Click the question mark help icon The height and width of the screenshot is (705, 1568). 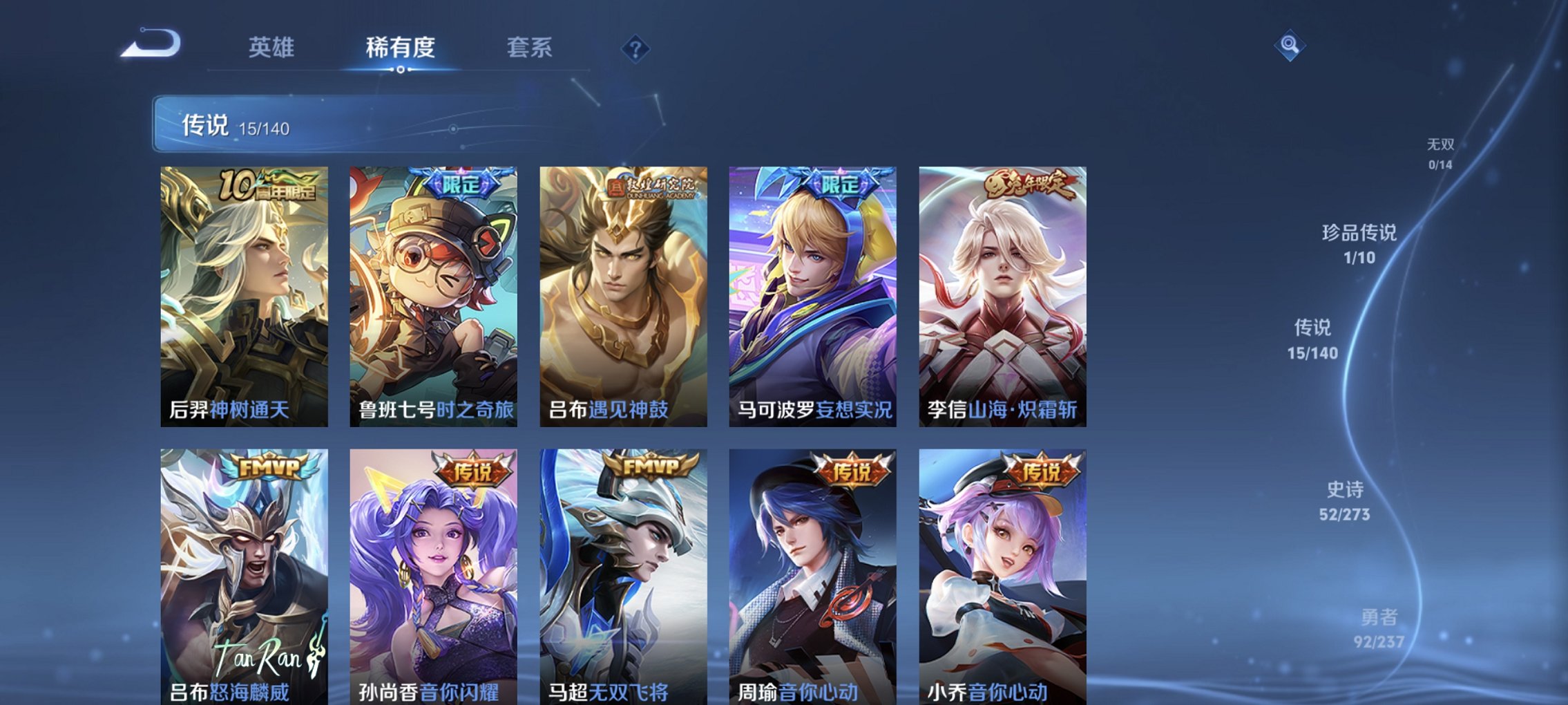click(635, 48)
